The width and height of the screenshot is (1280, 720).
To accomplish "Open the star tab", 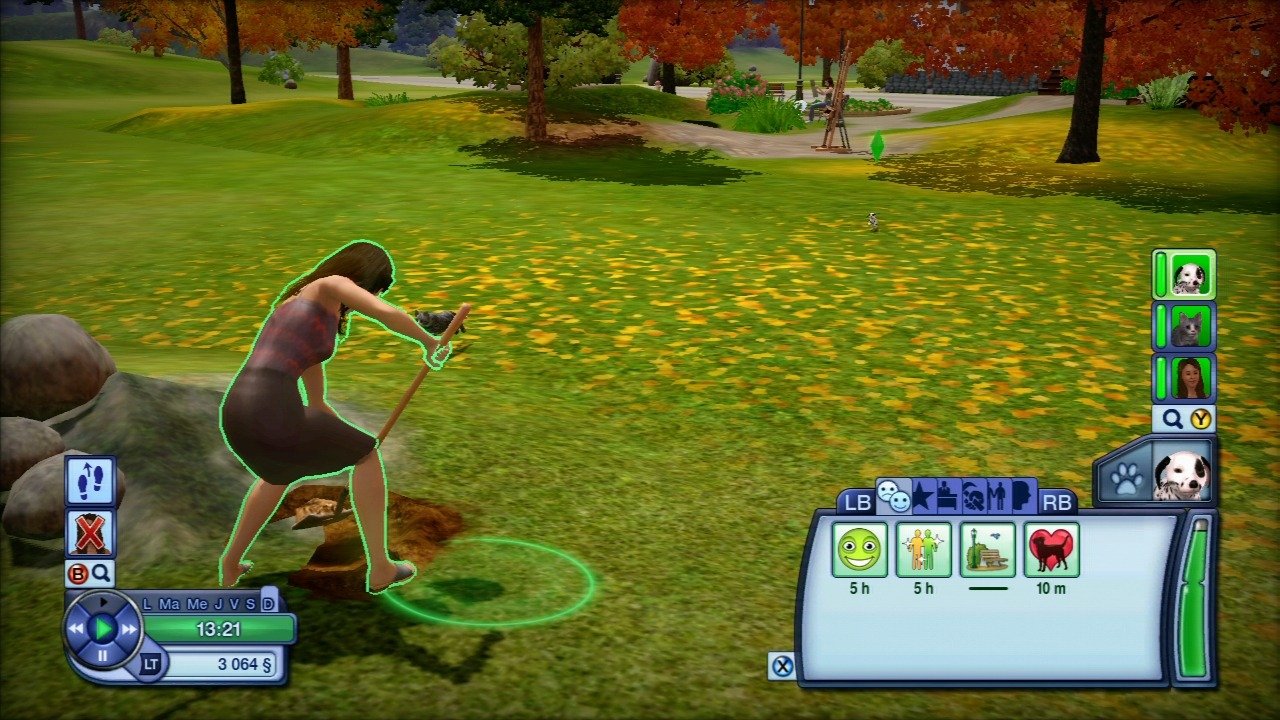I will (922, 496).
